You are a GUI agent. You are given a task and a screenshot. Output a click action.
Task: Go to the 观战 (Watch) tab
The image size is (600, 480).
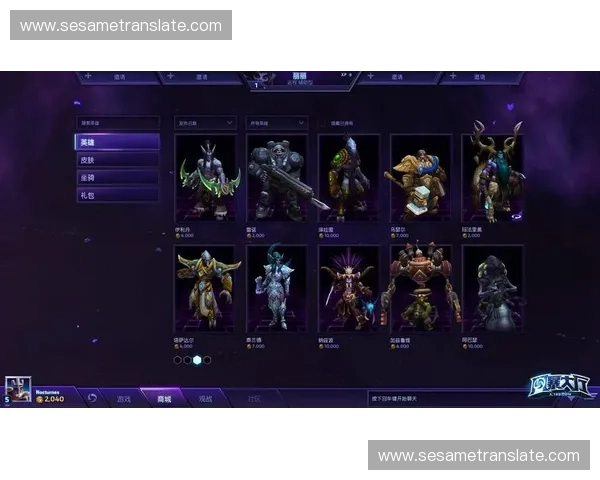[205, 398]
